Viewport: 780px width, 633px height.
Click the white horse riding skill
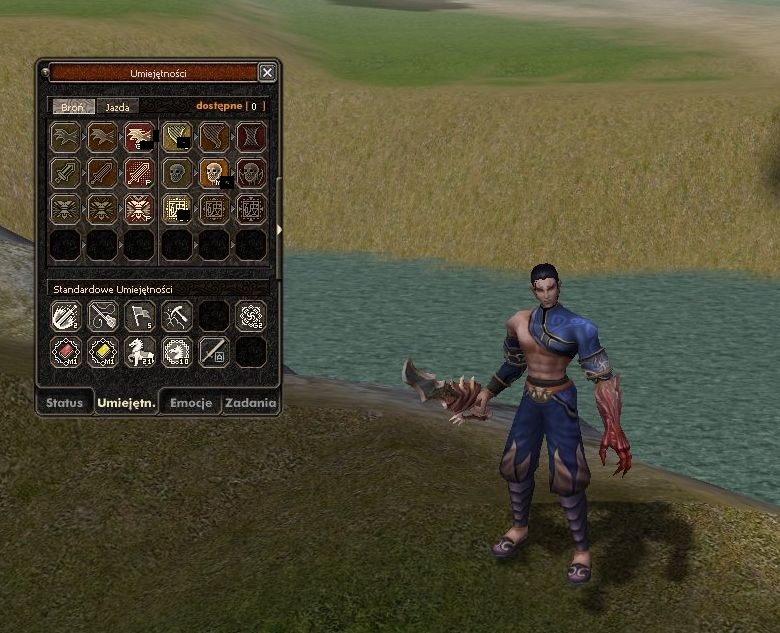pyautogui.click(x=140, y=351)
